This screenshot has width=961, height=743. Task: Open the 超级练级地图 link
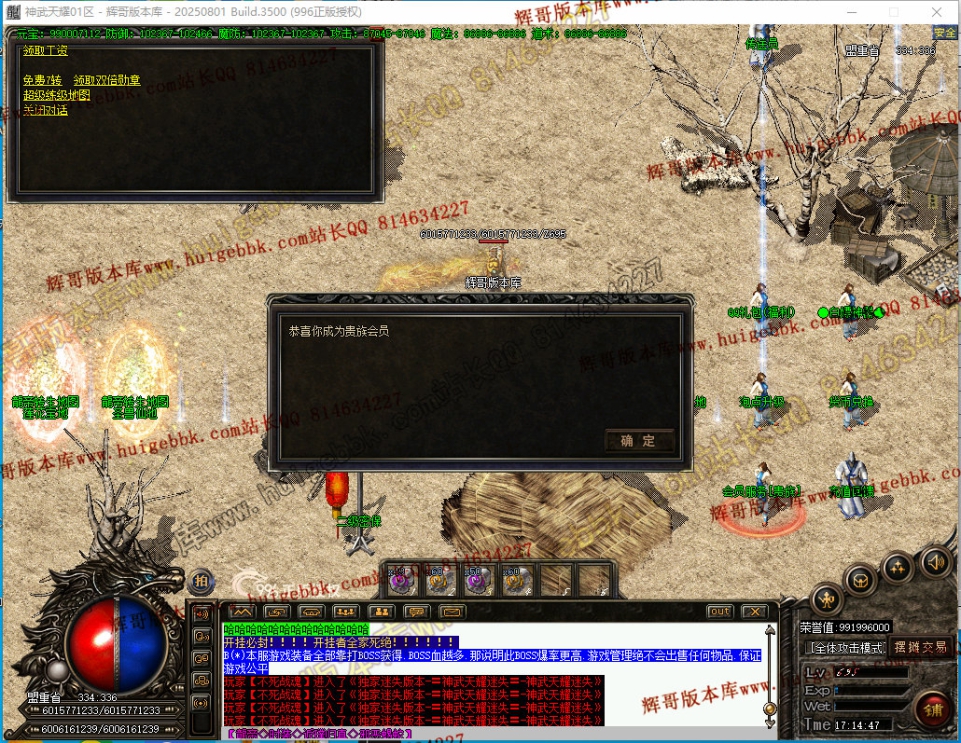click(57, 95)
